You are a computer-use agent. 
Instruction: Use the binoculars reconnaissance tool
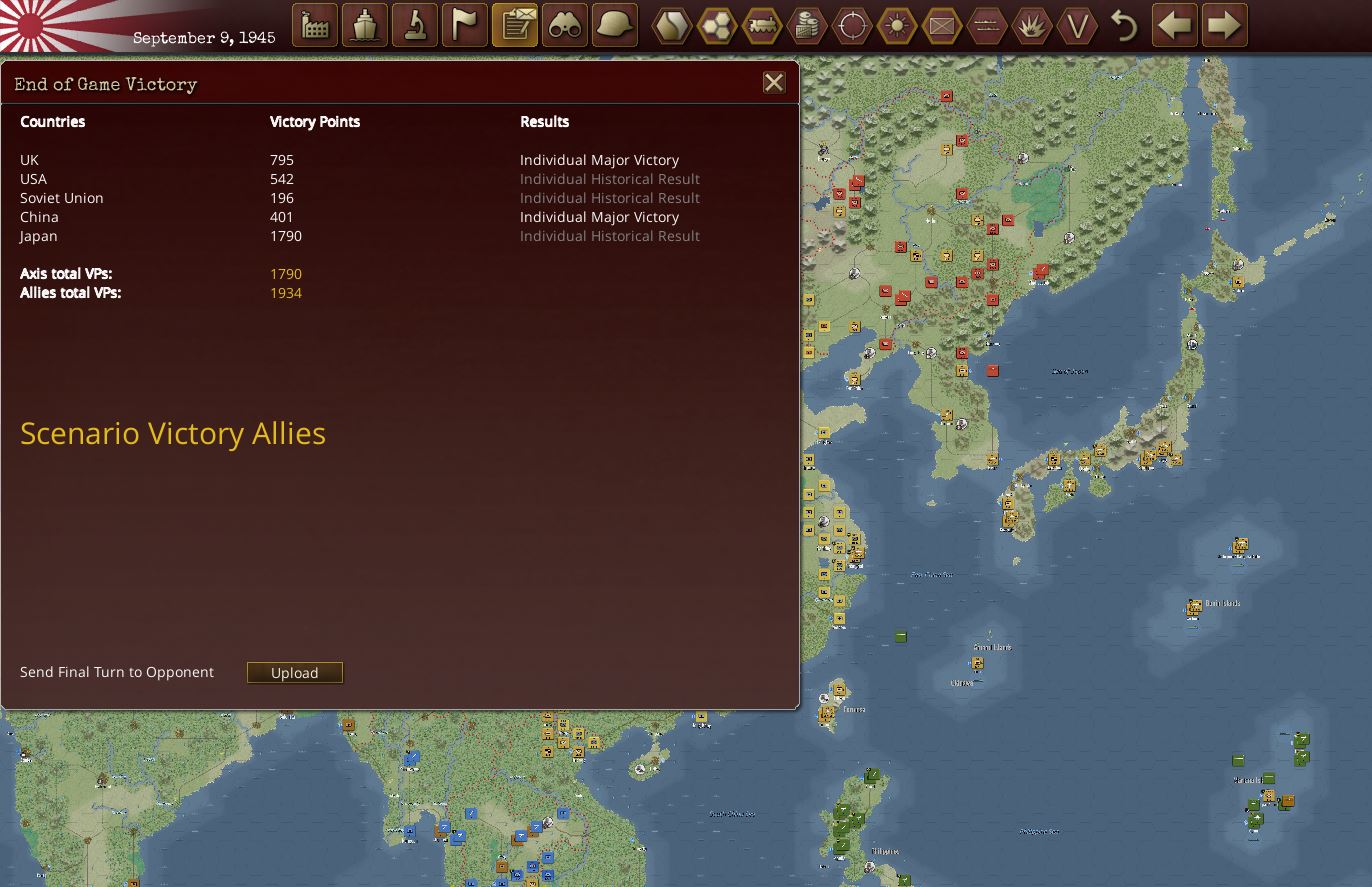[565, 25]
